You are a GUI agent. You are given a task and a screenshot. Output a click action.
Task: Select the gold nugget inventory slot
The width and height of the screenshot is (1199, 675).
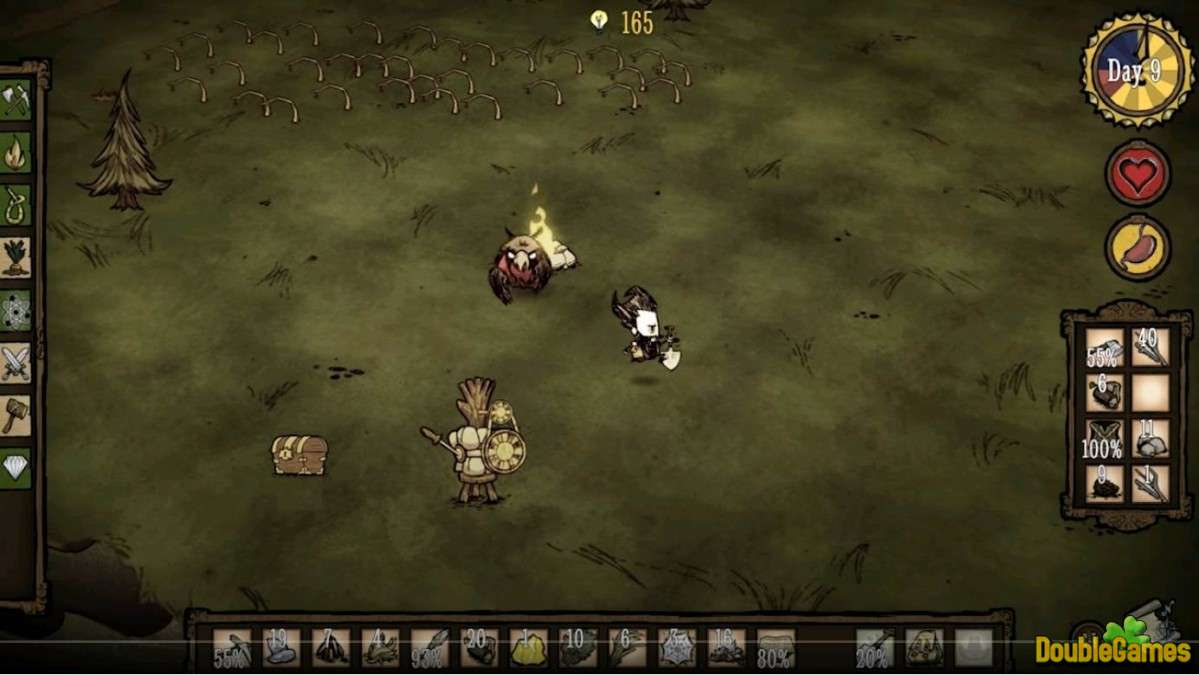(x=528, y=647)
